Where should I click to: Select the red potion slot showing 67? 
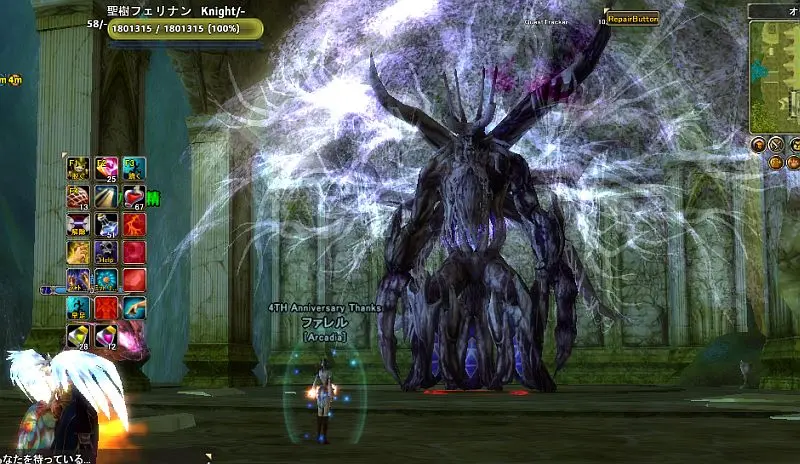pyautogui.click(x=134, y=196)
